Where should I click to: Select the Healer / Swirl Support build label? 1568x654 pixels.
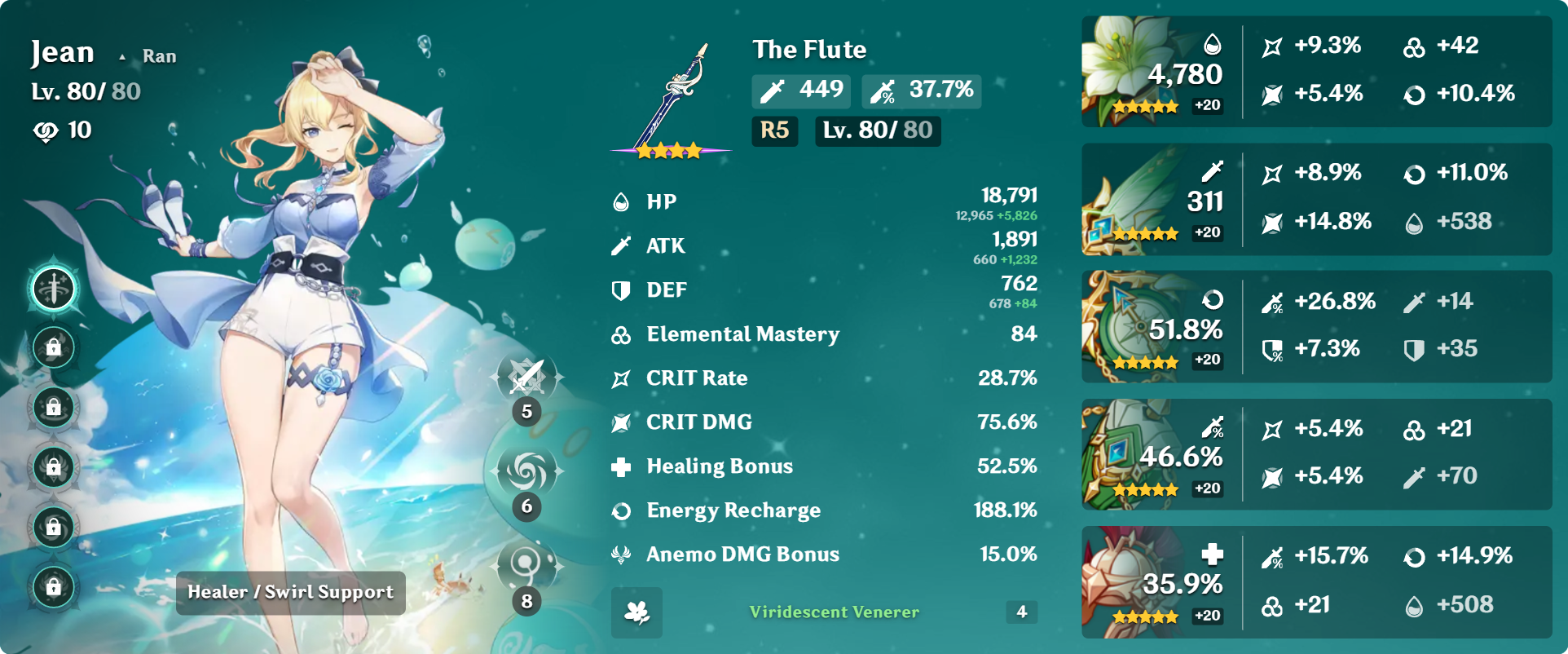(290, 593)
